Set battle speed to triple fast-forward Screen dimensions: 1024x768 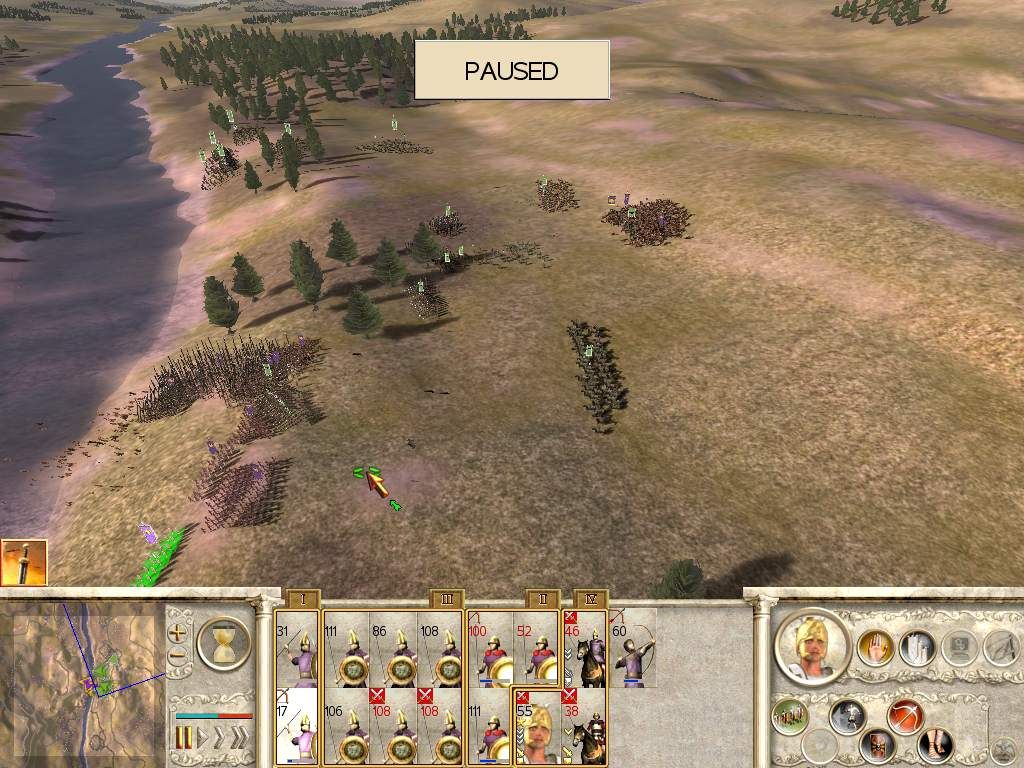[239, 739]
